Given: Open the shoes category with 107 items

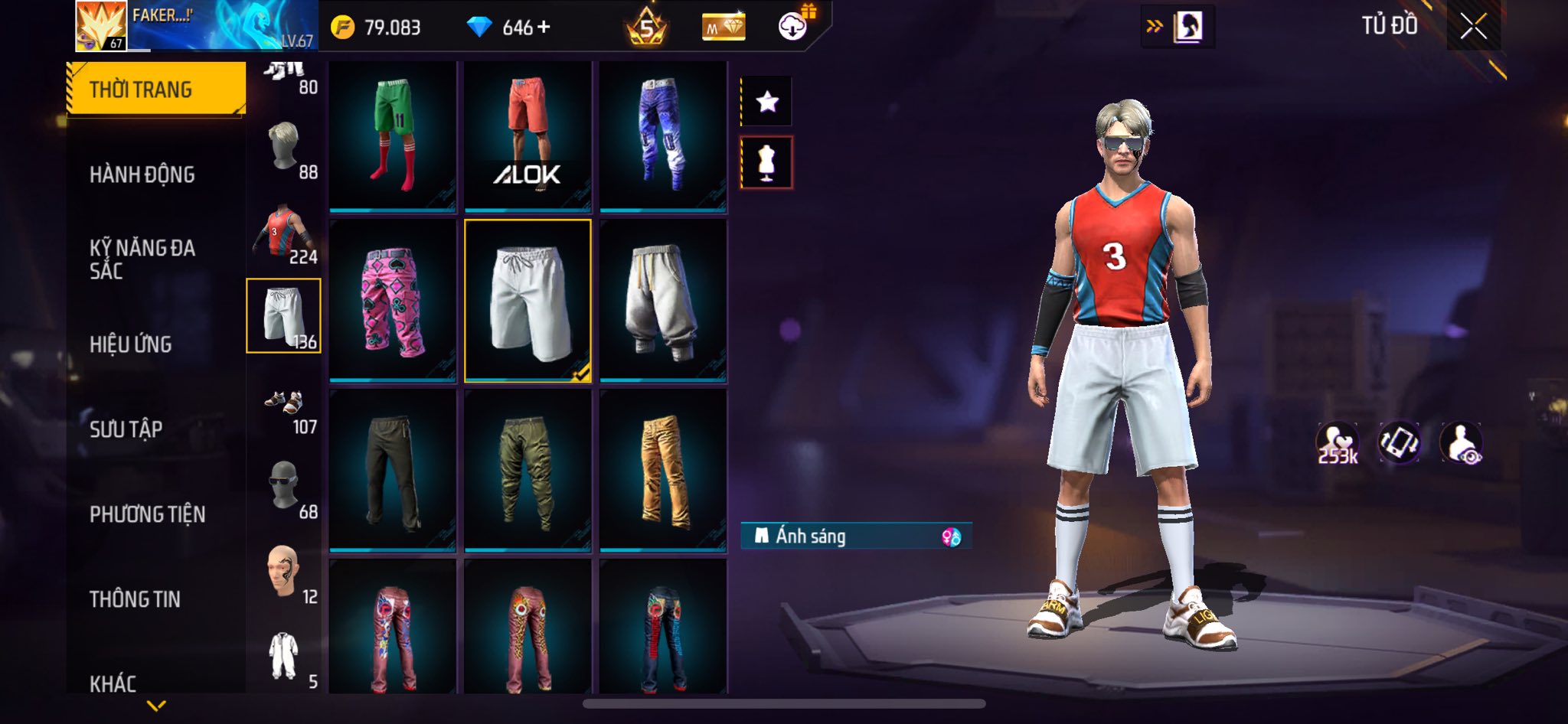Looking at the screenshot, I should (x=285, y=407).
